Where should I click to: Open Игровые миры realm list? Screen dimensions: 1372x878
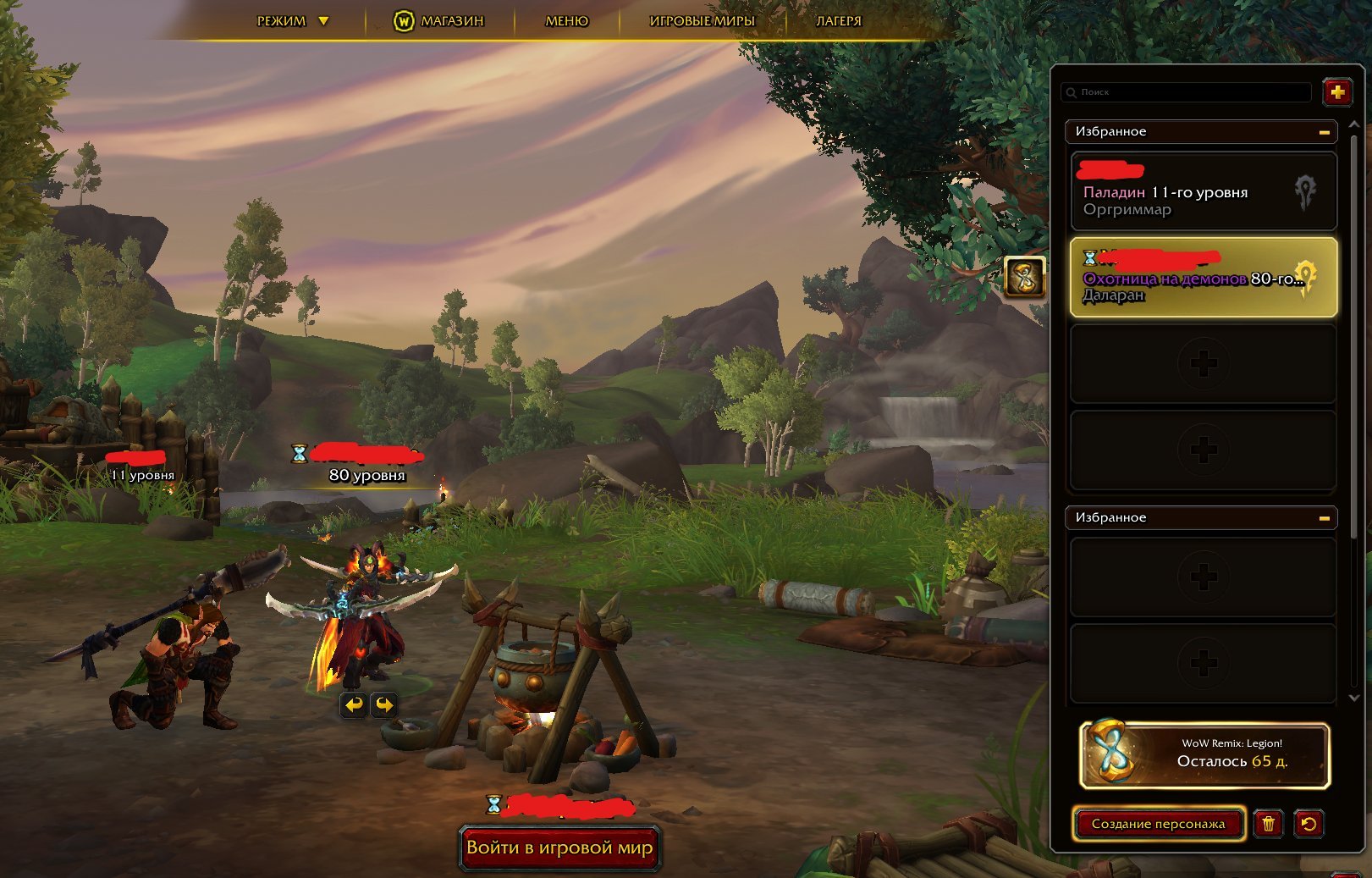click(x=702, y=21)
